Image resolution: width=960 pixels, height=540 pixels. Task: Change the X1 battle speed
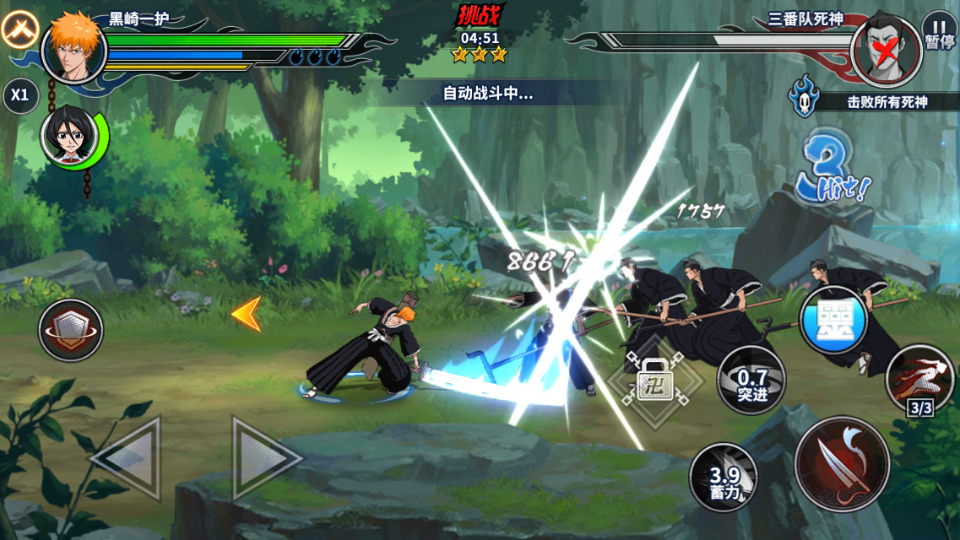click(19, 95)
